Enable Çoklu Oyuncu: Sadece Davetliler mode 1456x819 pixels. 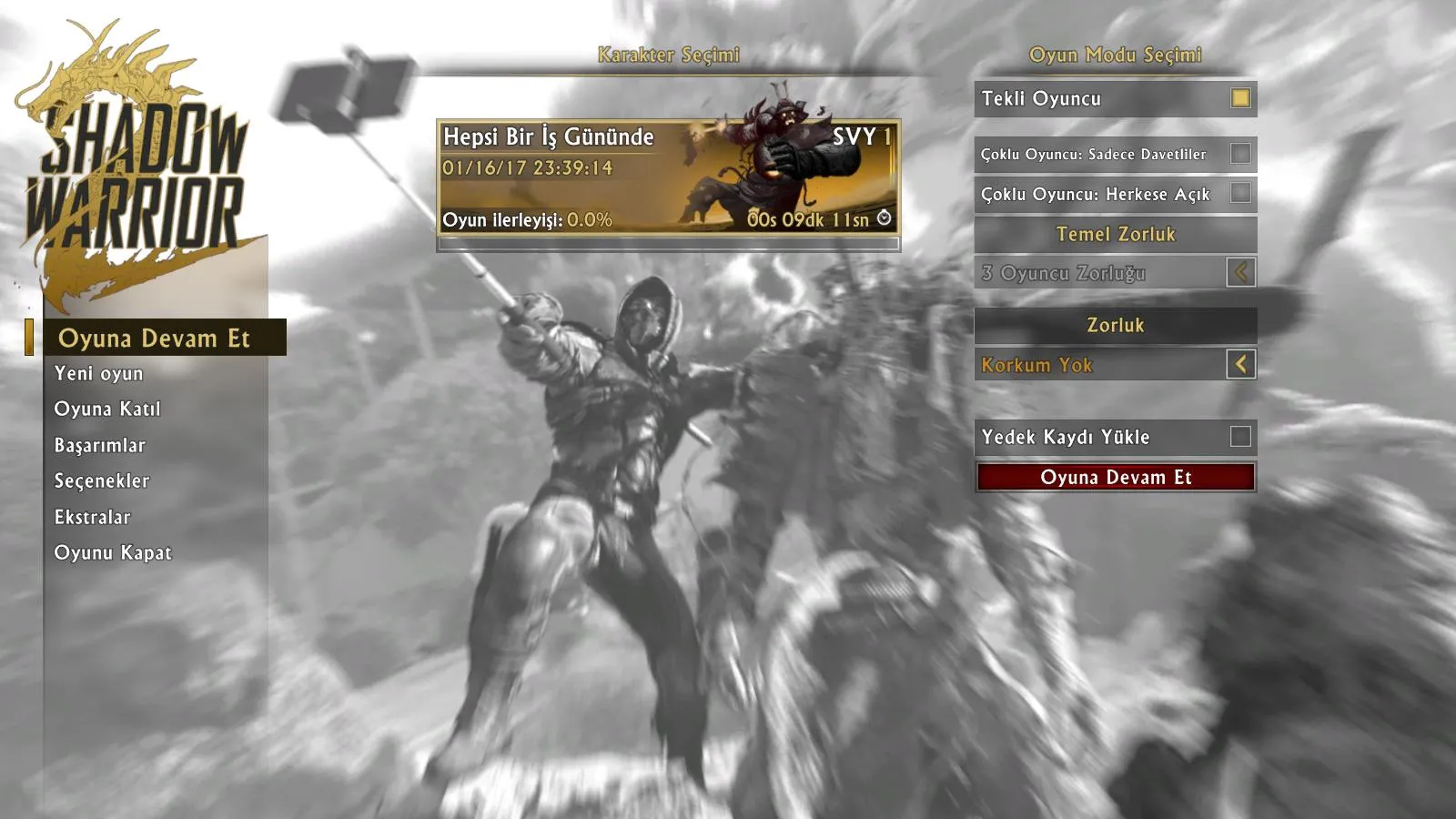click(1240, 154)
